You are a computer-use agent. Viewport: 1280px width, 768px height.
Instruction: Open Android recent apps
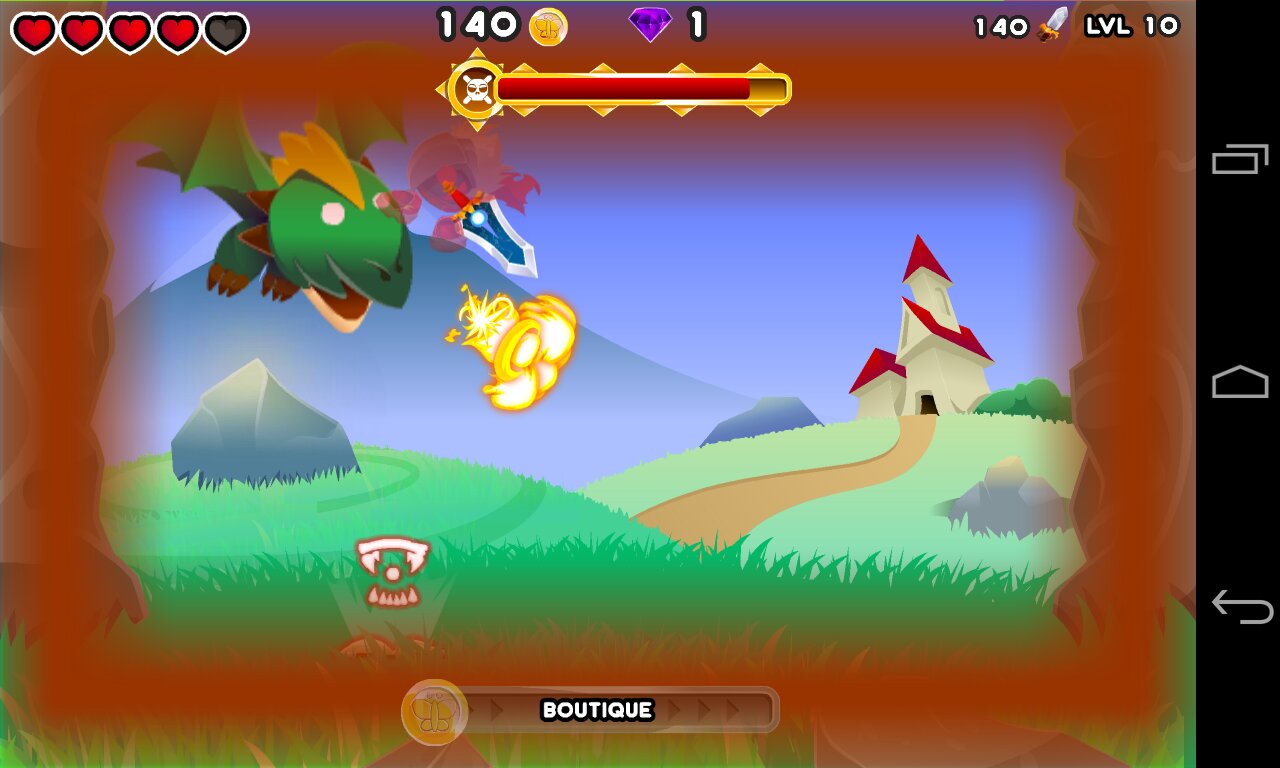pos(1240,159)
